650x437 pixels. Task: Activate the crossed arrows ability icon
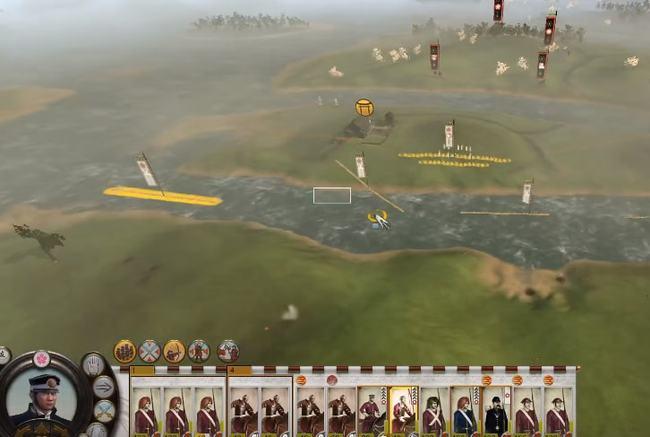pyautogui.click(x=150, y=351)
